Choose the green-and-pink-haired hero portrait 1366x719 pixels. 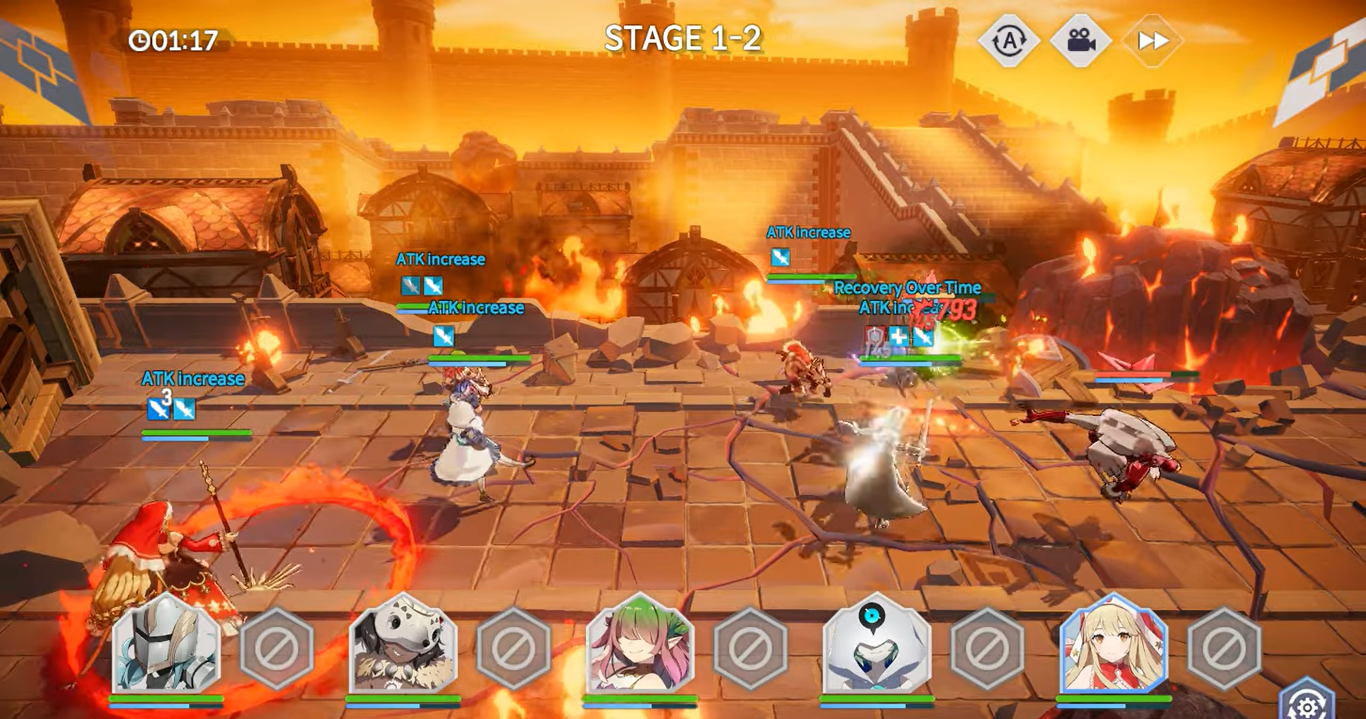tap(640, 645)
